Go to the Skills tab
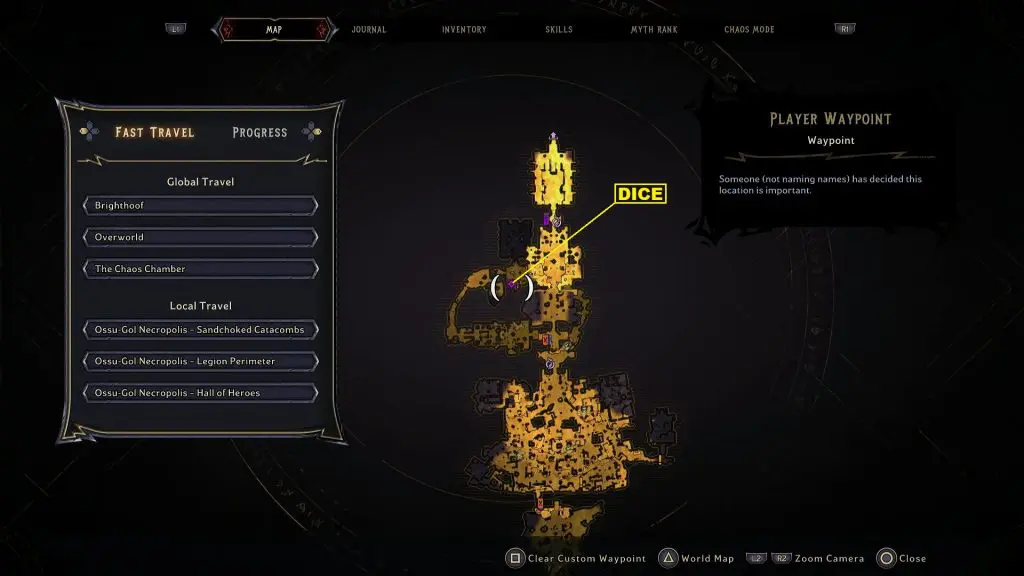 559,30
